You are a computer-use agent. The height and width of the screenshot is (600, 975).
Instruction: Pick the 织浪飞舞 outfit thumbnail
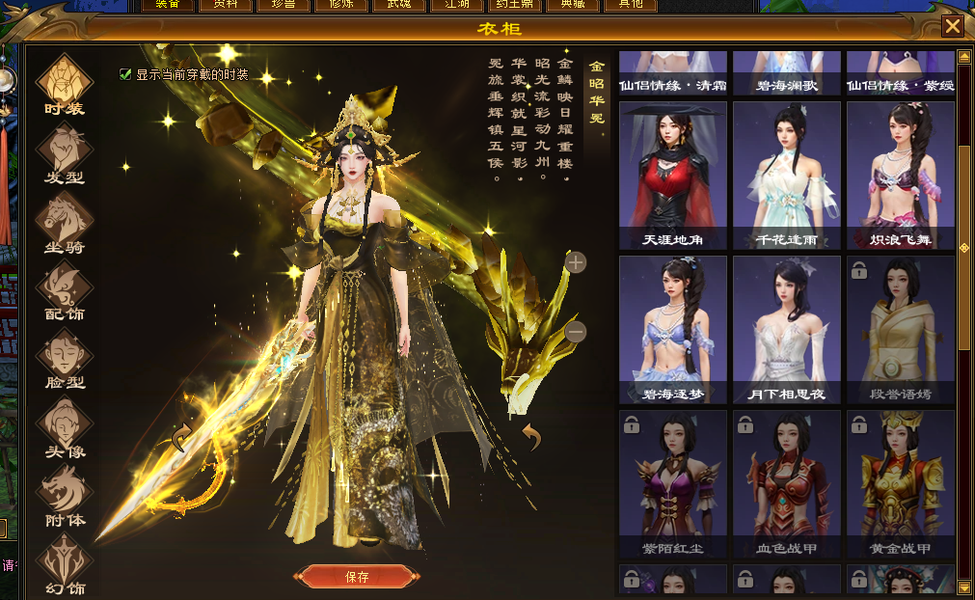(x=900, y=175)
